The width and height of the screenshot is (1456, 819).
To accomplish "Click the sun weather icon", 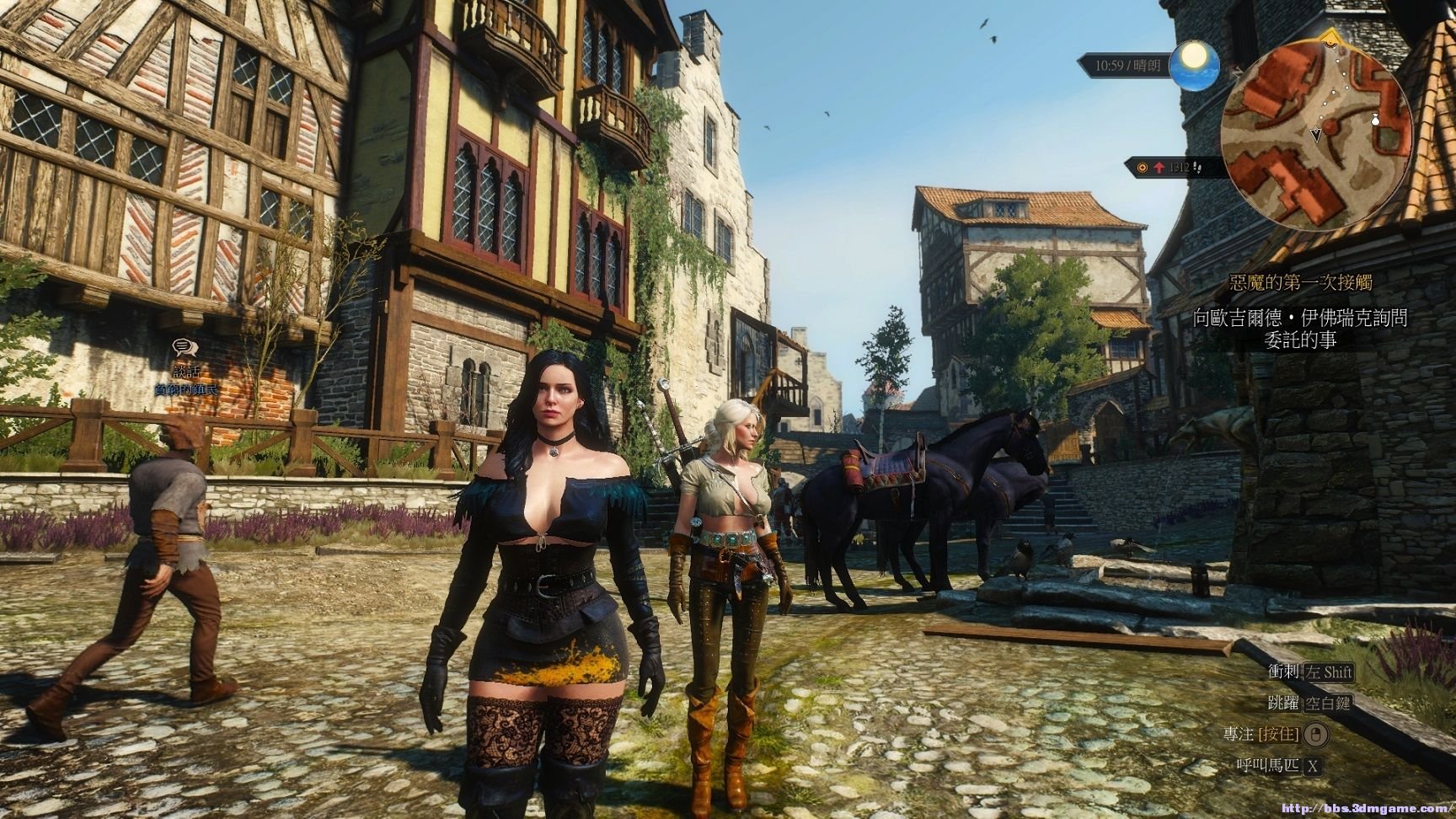I will coord(1194,60).
